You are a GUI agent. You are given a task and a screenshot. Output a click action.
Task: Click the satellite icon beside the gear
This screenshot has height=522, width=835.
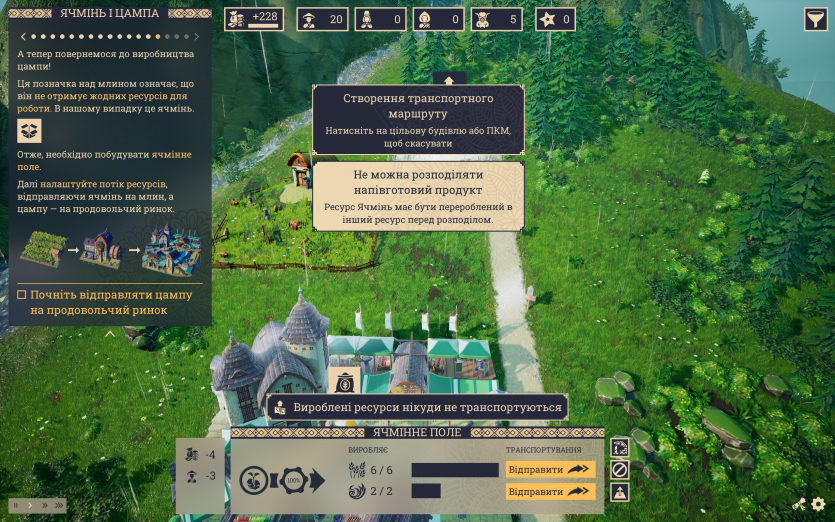pos(799,505)
